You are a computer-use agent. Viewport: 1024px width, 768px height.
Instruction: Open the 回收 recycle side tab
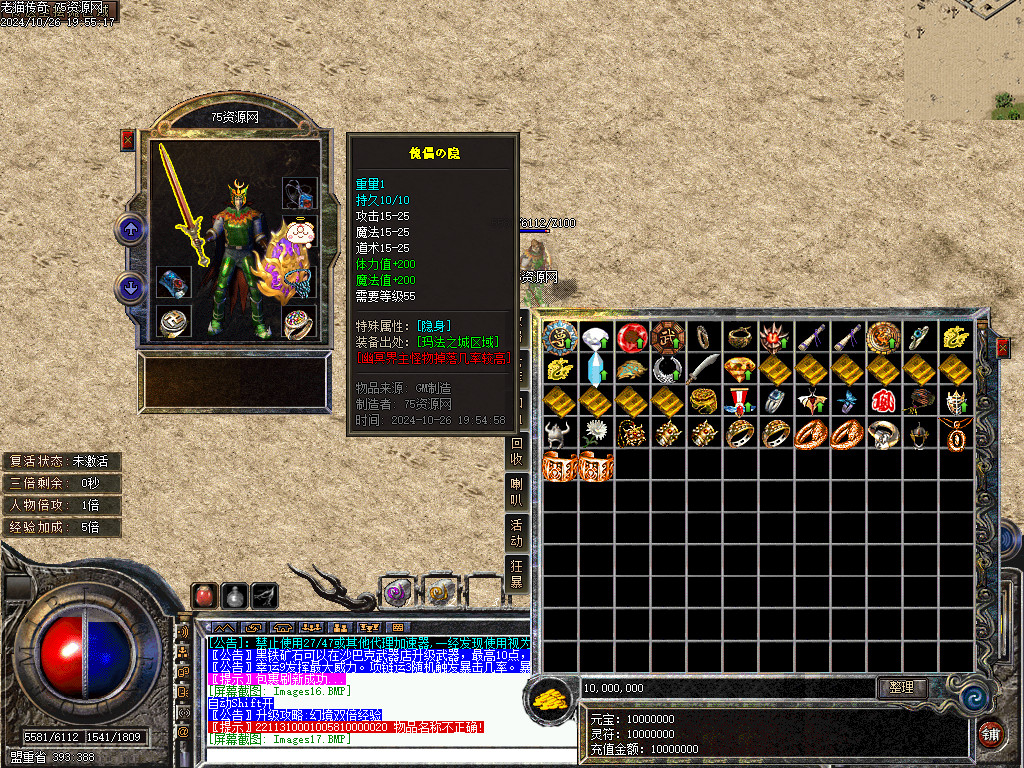[517, 451]
